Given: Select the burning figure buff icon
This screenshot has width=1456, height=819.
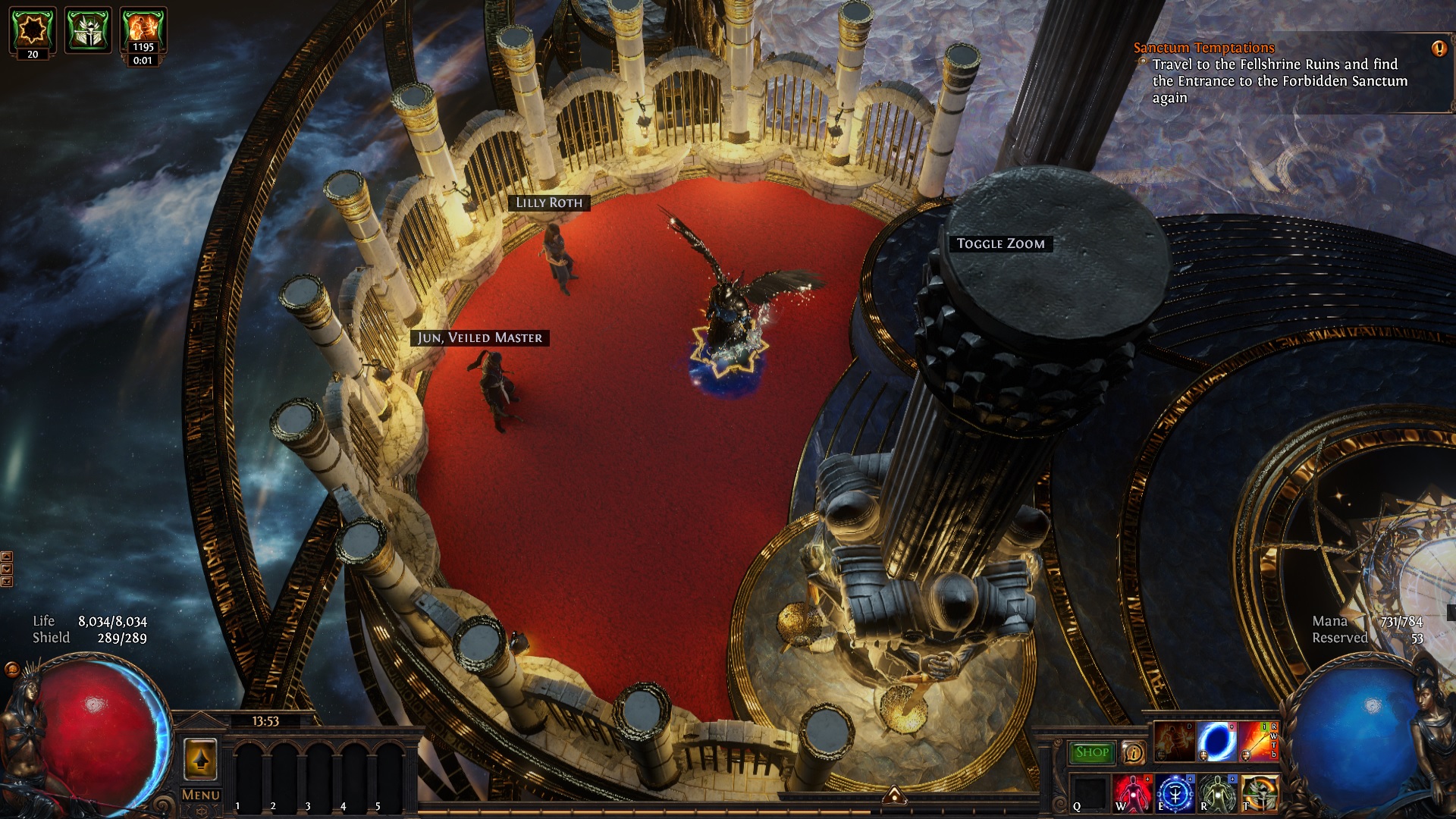Looking at the screenshot, I should [x=143, y=30].
